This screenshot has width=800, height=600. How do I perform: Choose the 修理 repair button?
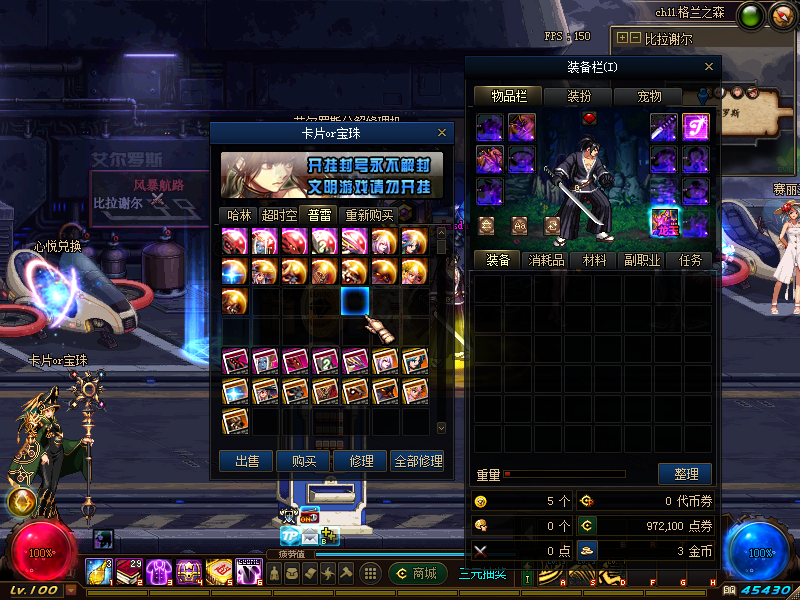coord(361,461)
